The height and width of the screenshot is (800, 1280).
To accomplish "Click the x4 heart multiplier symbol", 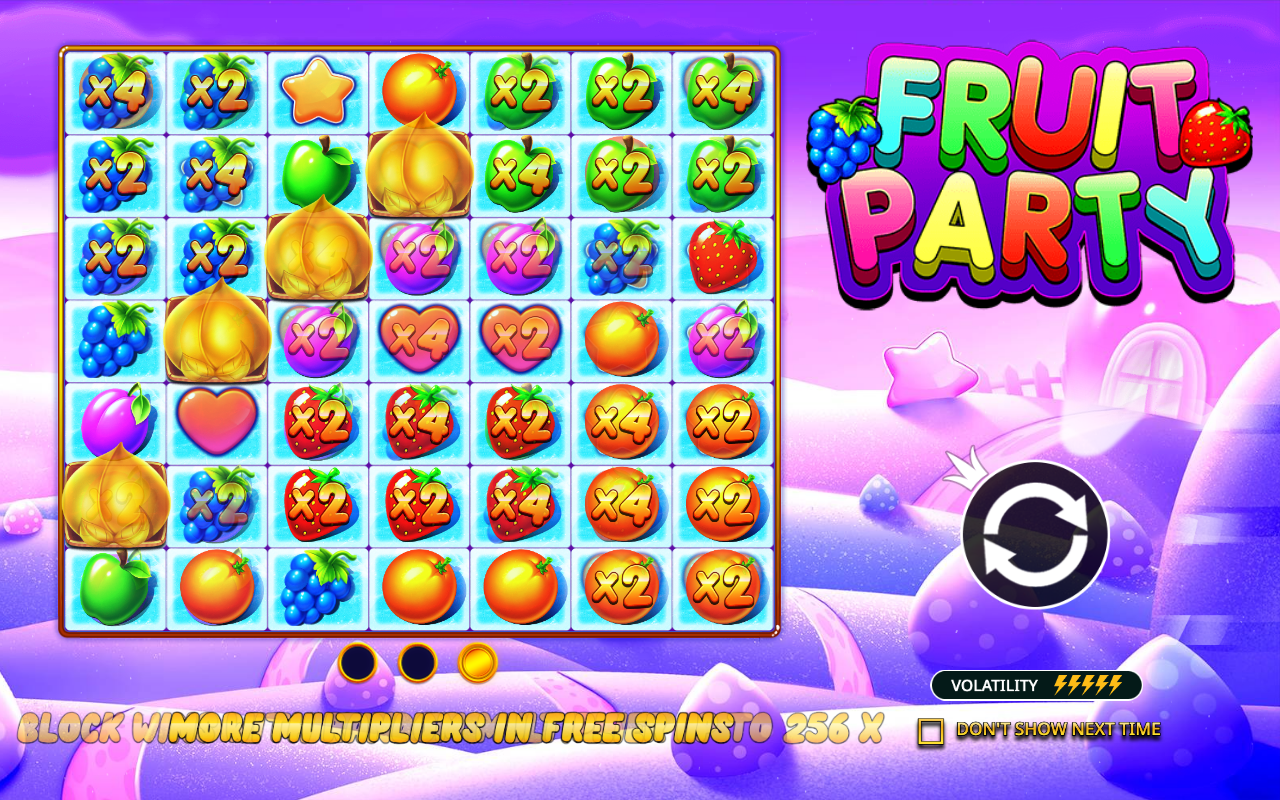I will tap(418, 338).
